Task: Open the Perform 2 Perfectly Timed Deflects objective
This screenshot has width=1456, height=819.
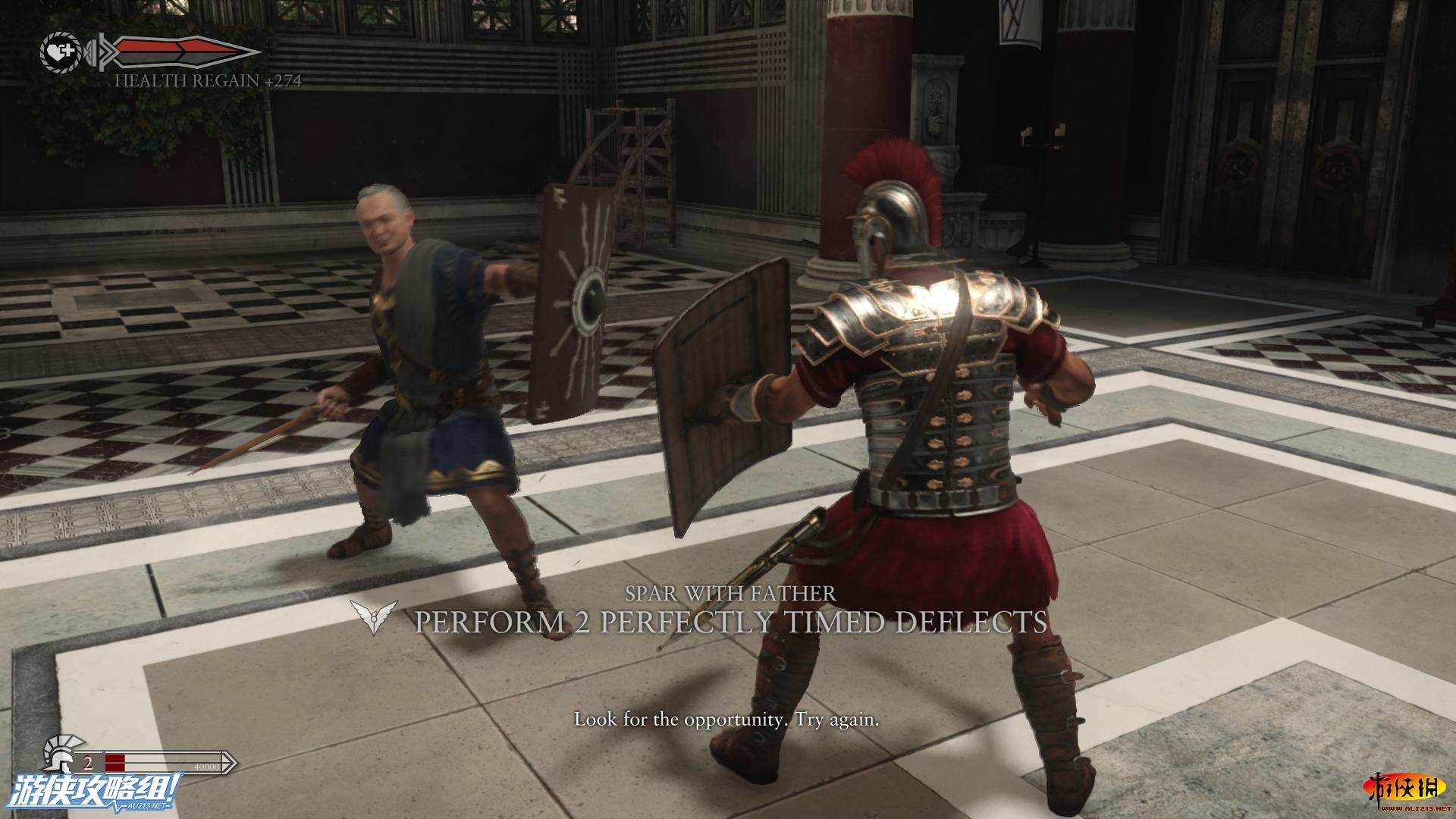Action: [x=730, y=622]
